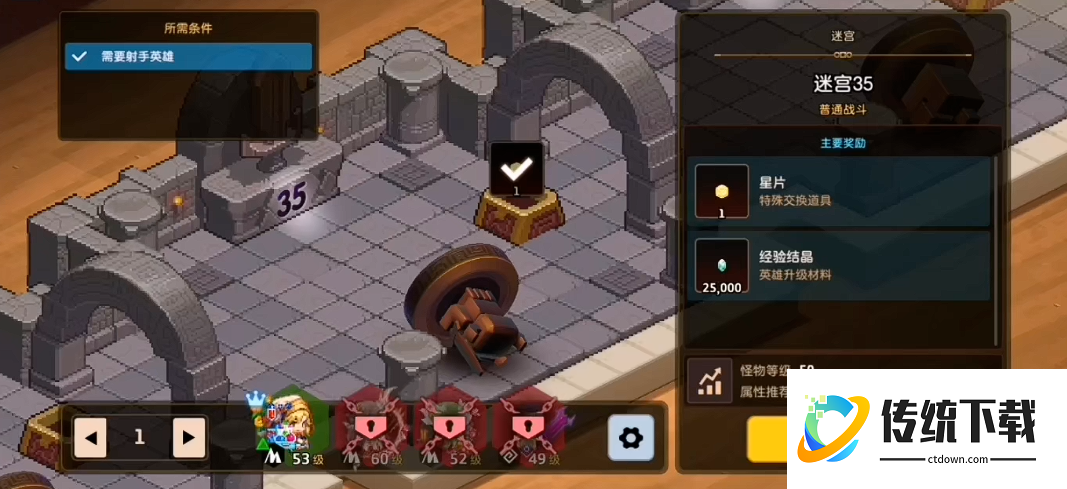Image resolution: width=1067 pixels, height=489 pixels.
Task: Inspect the 经验结晶 reward icon
Action: [722, 267]
